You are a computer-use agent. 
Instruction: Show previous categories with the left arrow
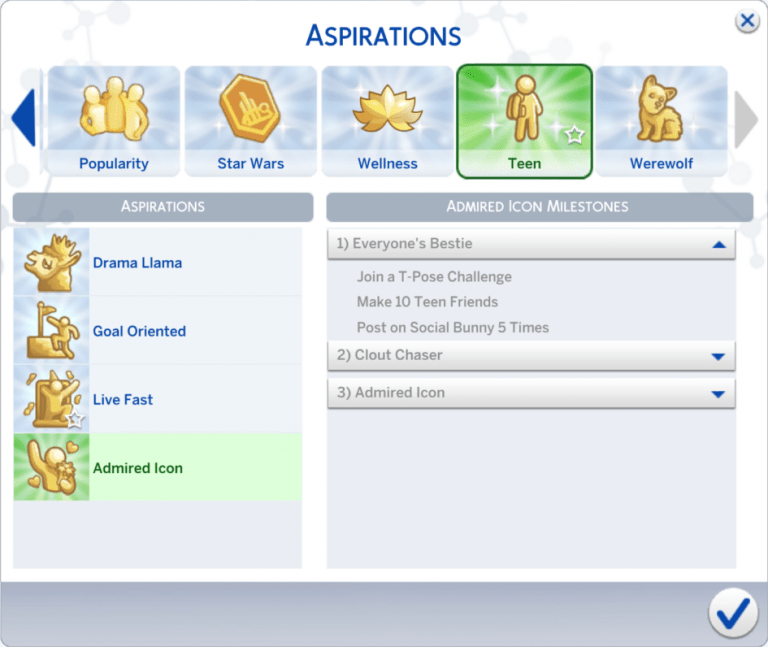click(23, 118)
